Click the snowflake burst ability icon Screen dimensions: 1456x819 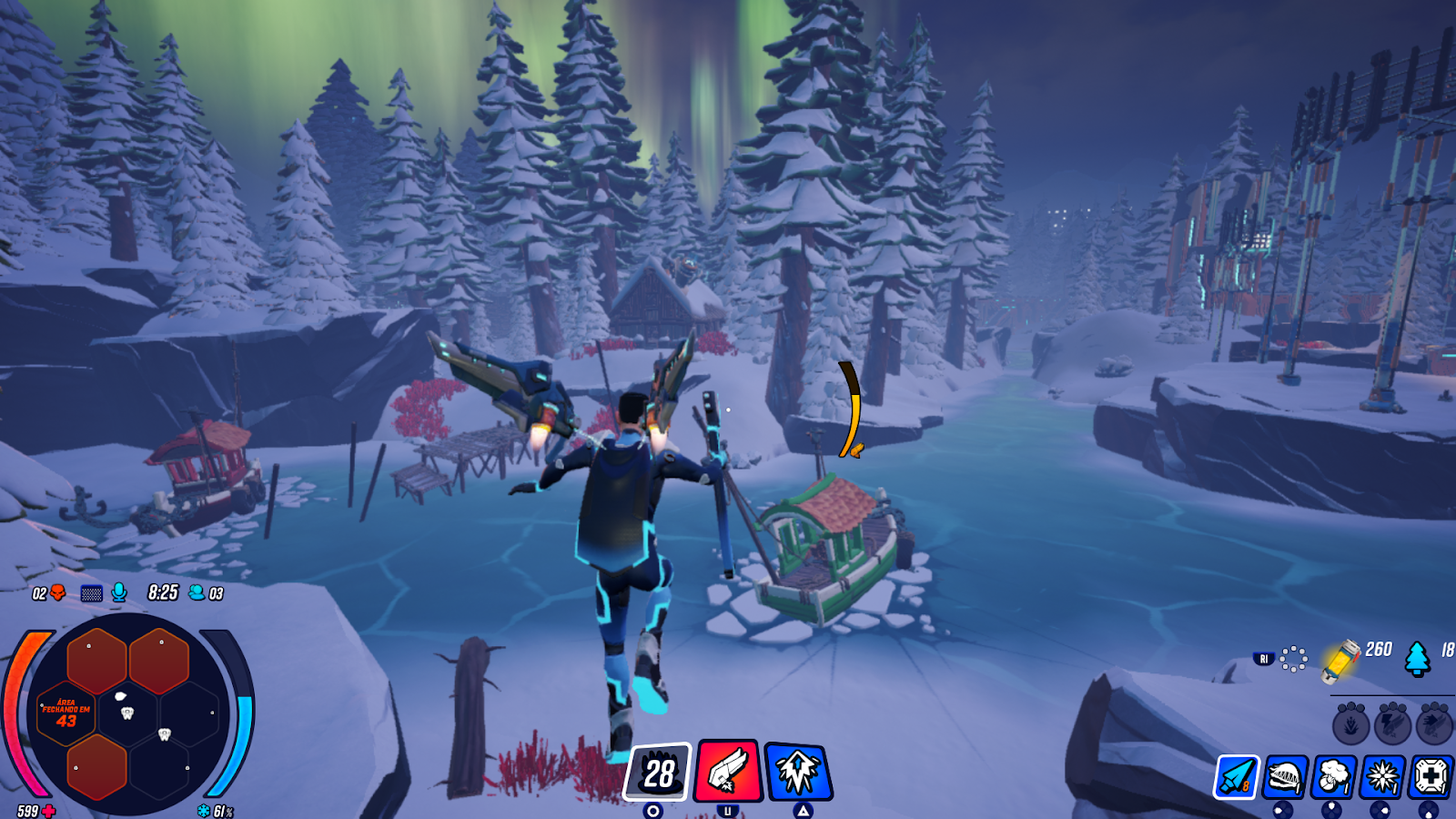(x=1380, y=775)
